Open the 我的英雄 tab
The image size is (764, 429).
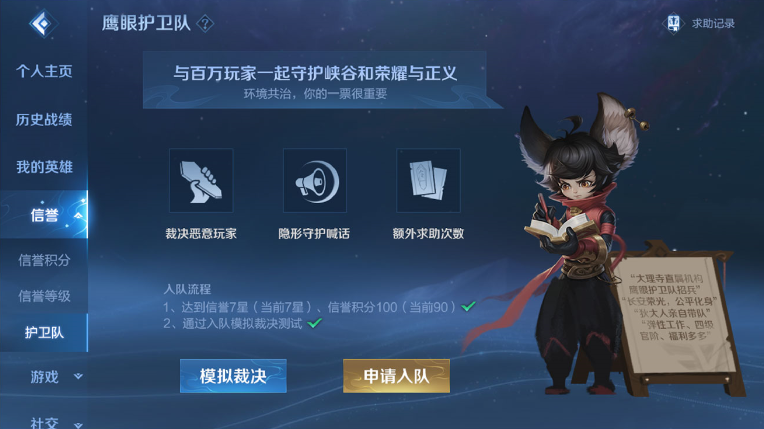tap(44, 167)
